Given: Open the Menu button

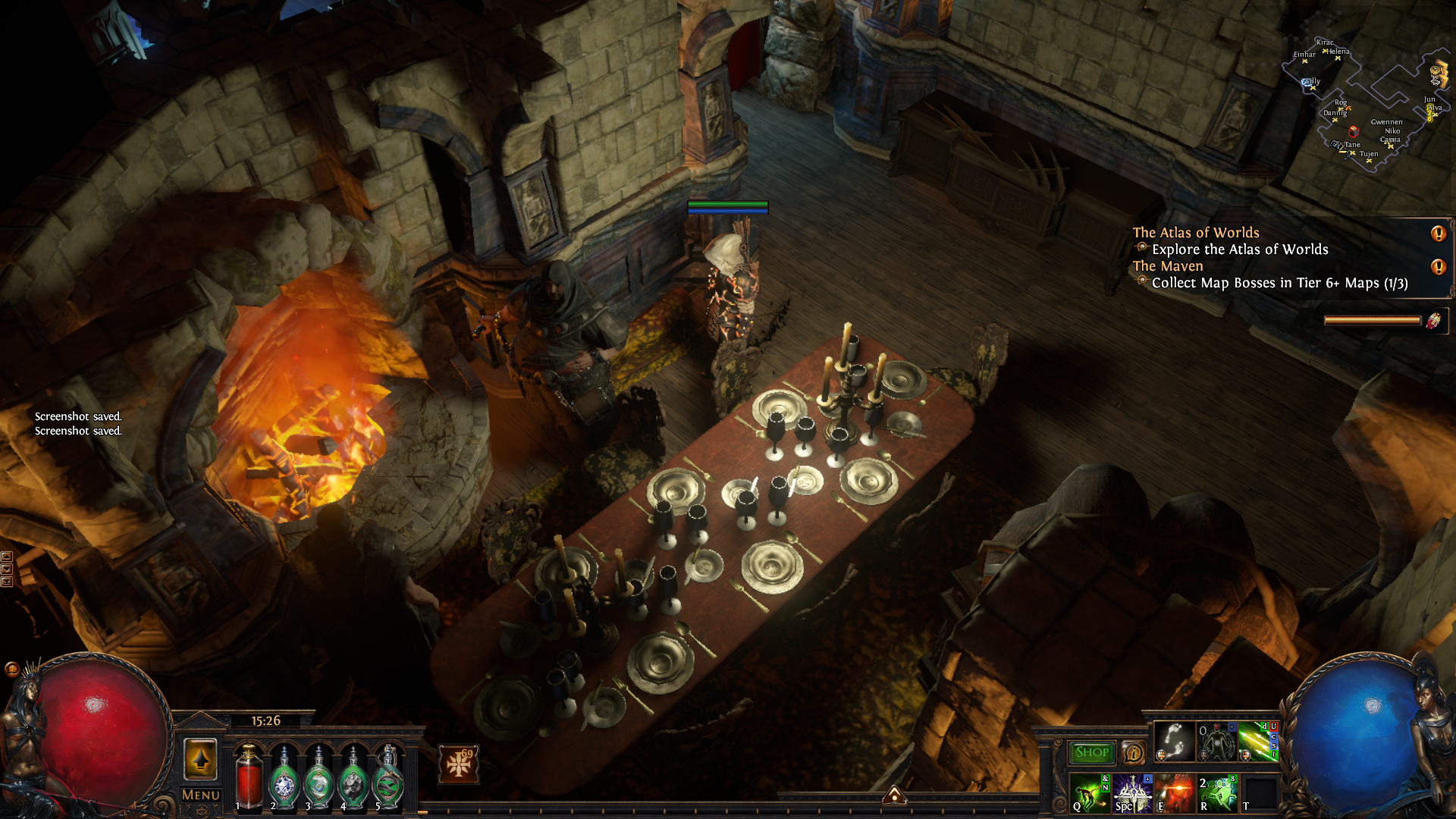Looking at the screenshot, I should point(200,795).
